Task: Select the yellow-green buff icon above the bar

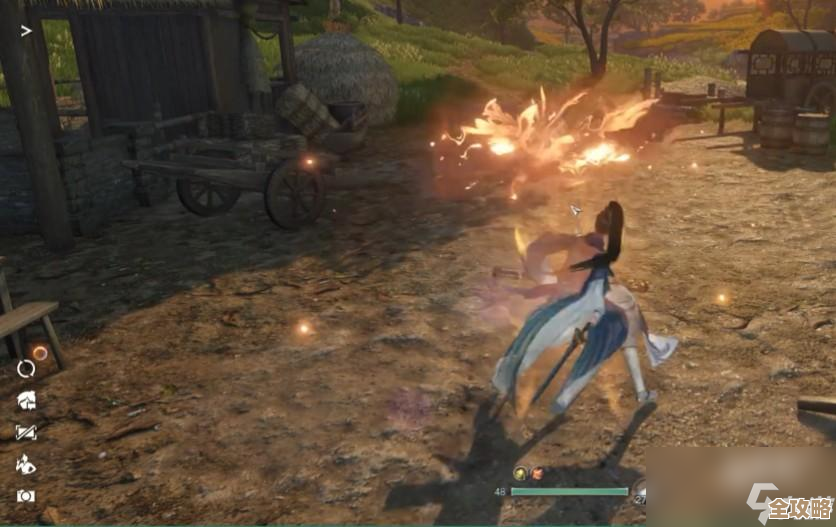Action: tap(520, 473)
